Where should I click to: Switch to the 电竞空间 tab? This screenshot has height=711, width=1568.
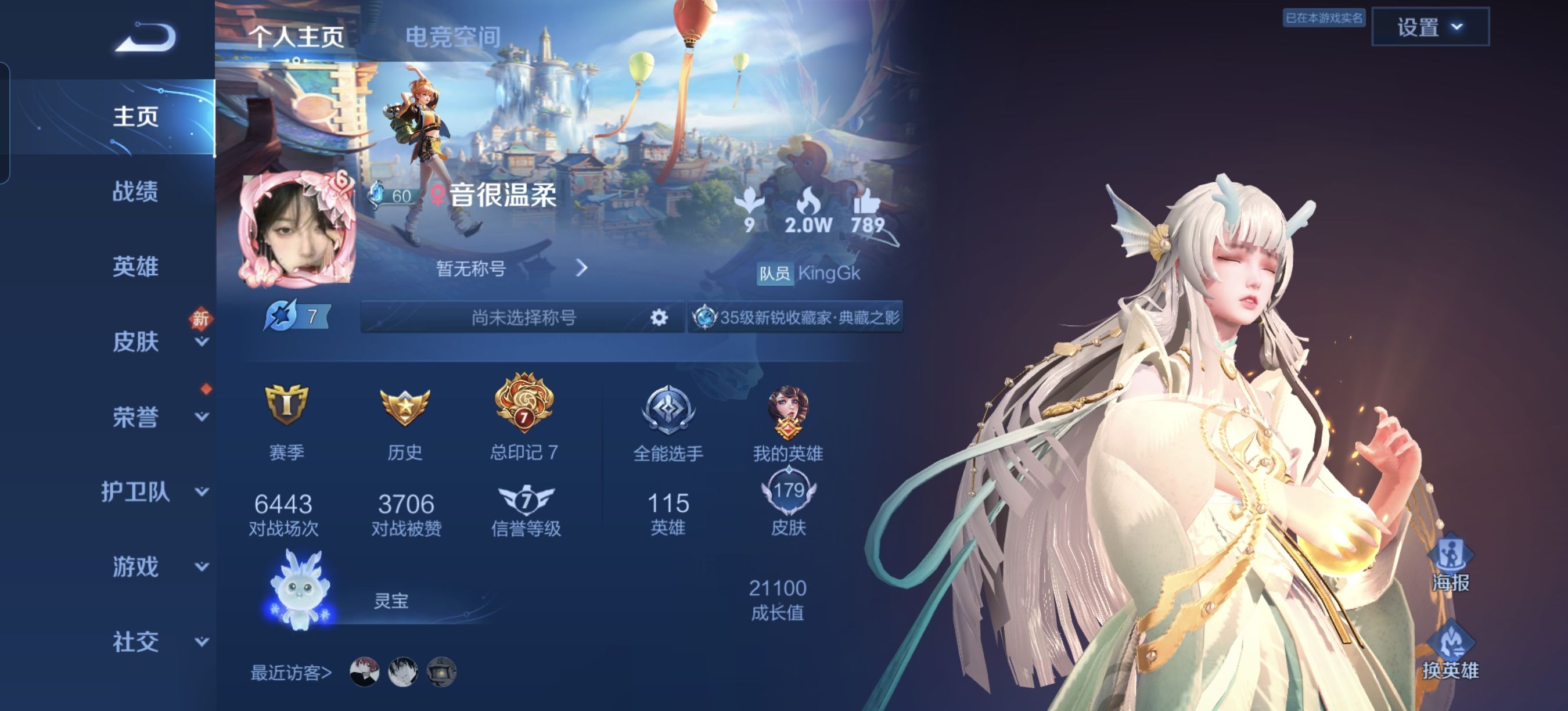click(x=452, y=37)
